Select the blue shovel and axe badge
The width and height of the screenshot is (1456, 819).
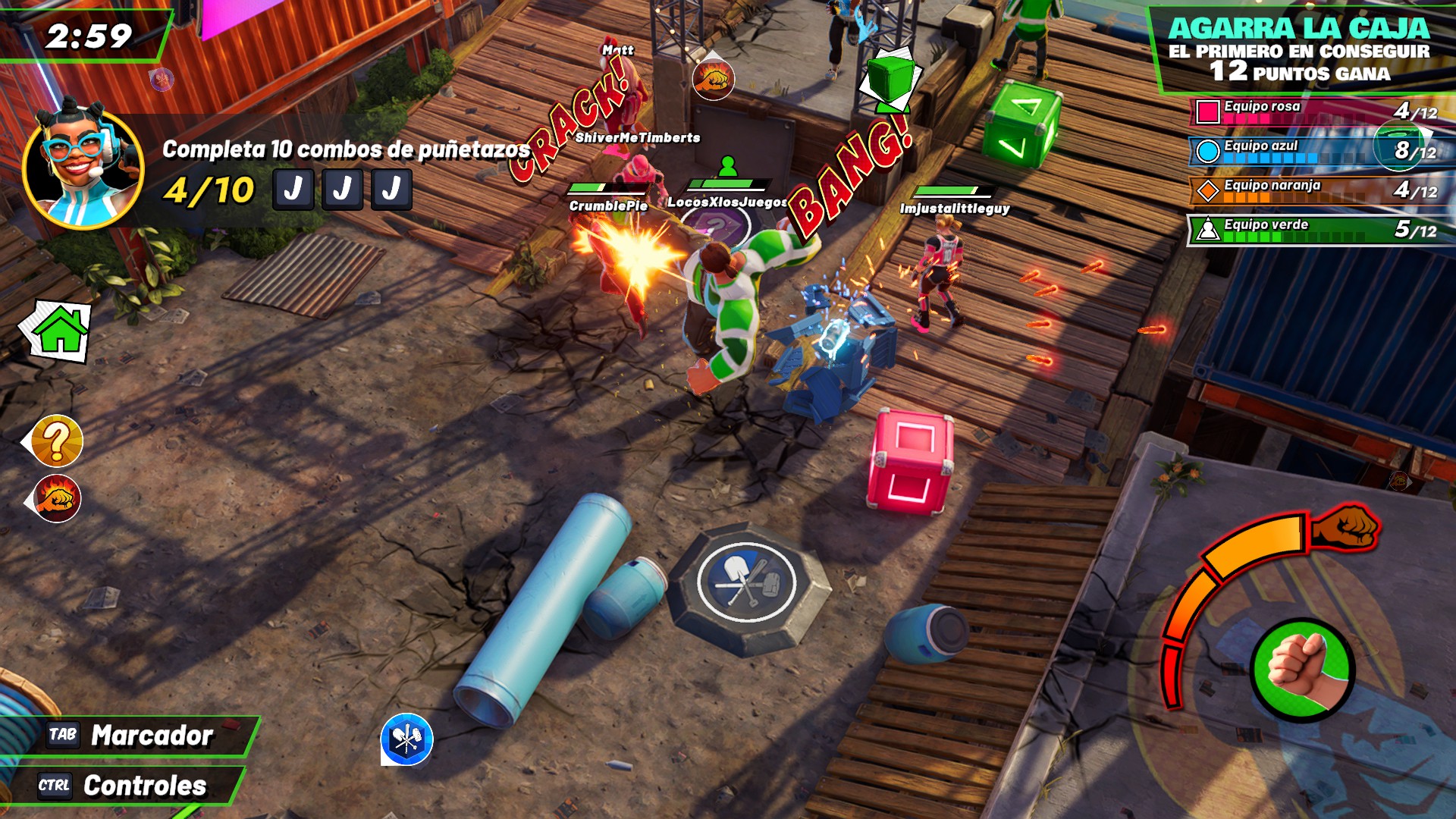(406, 739)
